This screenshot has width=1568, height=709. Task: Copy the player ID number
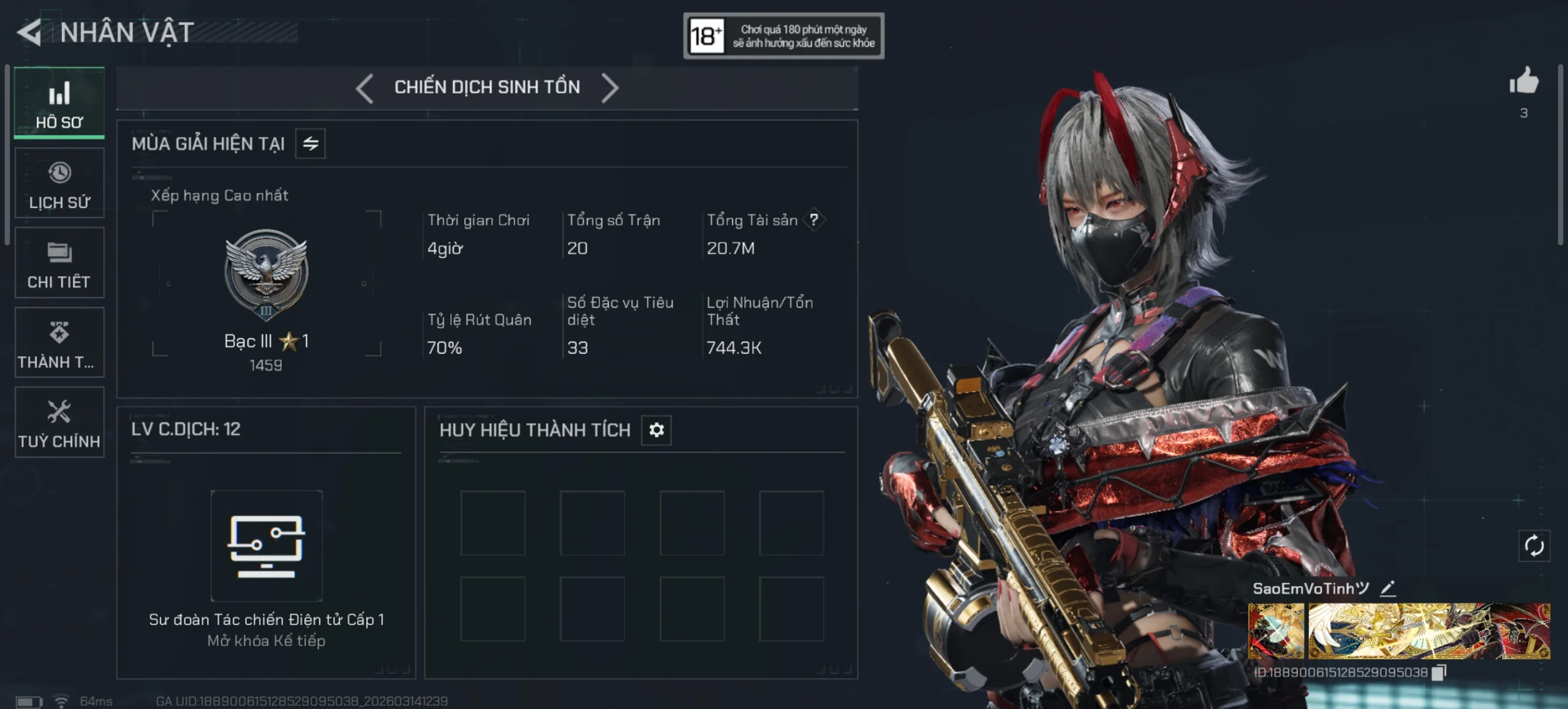point(1438,672)
